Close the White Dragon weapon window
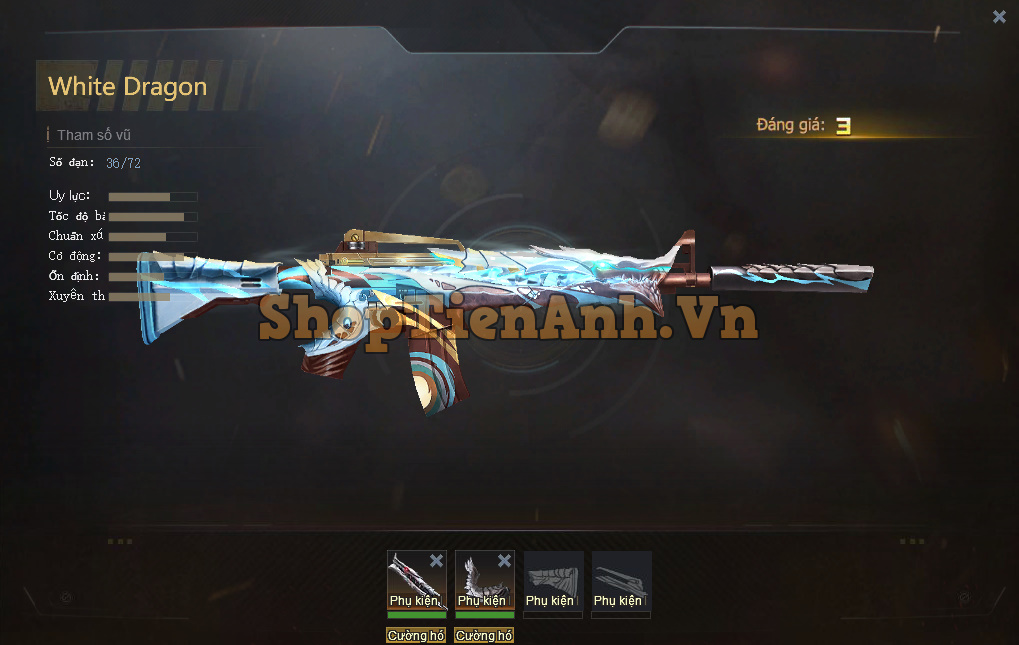 [x=999, y=16]
